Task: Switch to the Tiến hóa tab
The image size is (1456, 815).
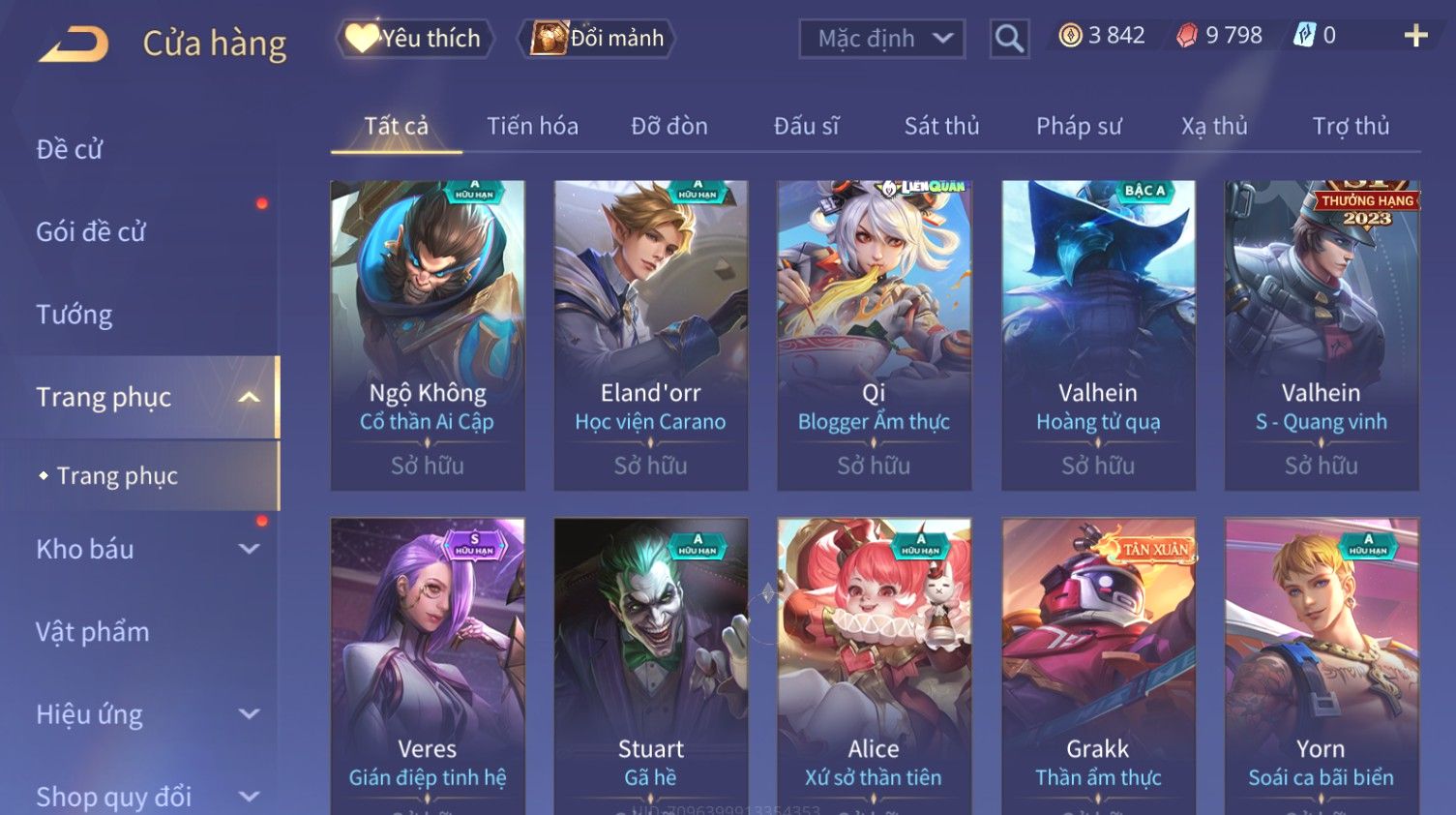Action: [532, 126]
